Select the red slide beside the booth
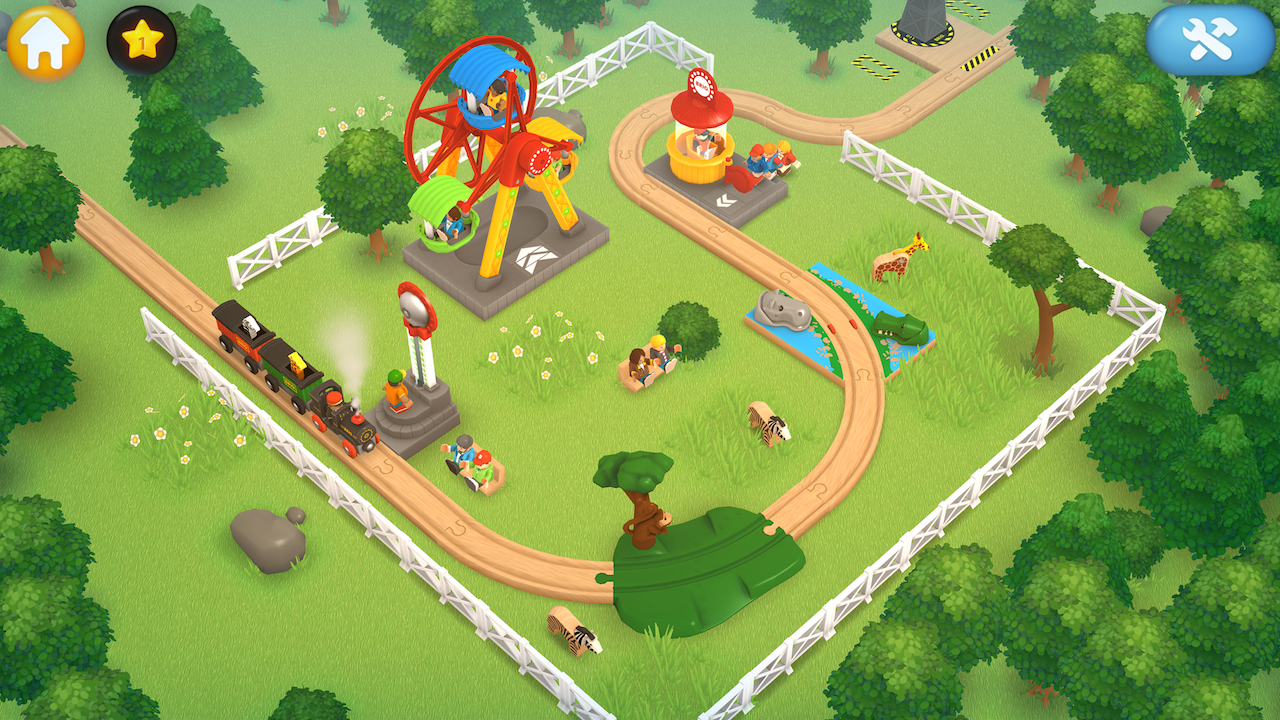This screenshot has height=720, width=1280. click(x=742, y=178)
